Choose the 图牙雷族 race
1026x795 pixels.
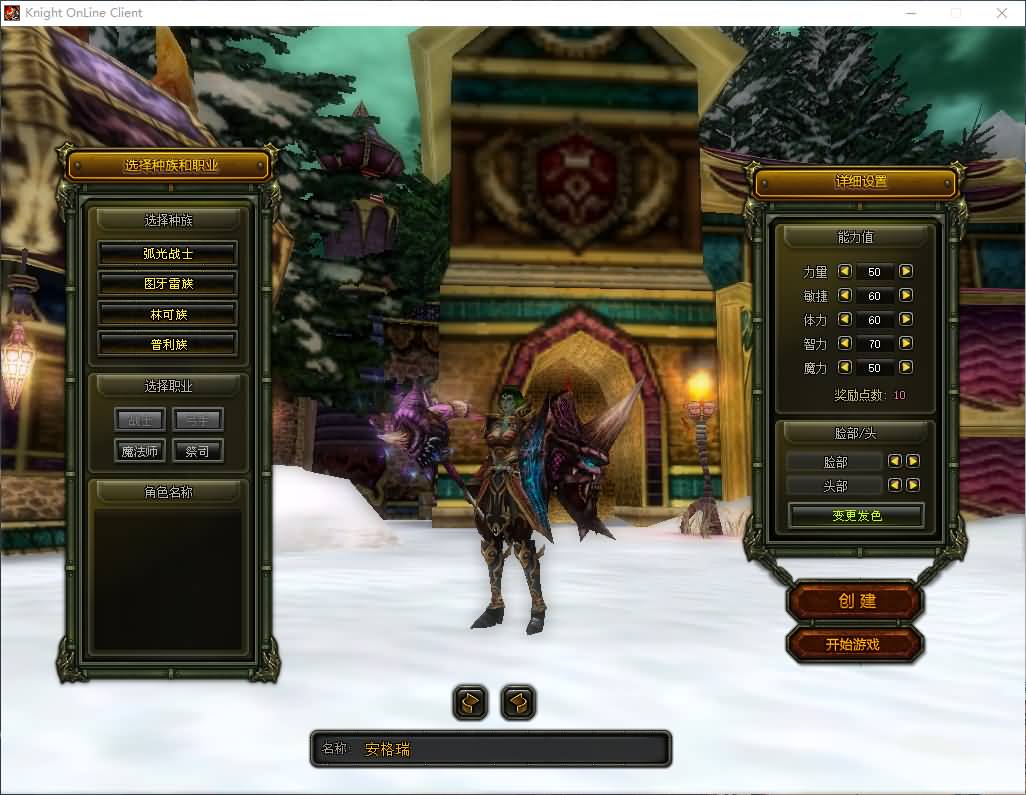pos(167,284)
